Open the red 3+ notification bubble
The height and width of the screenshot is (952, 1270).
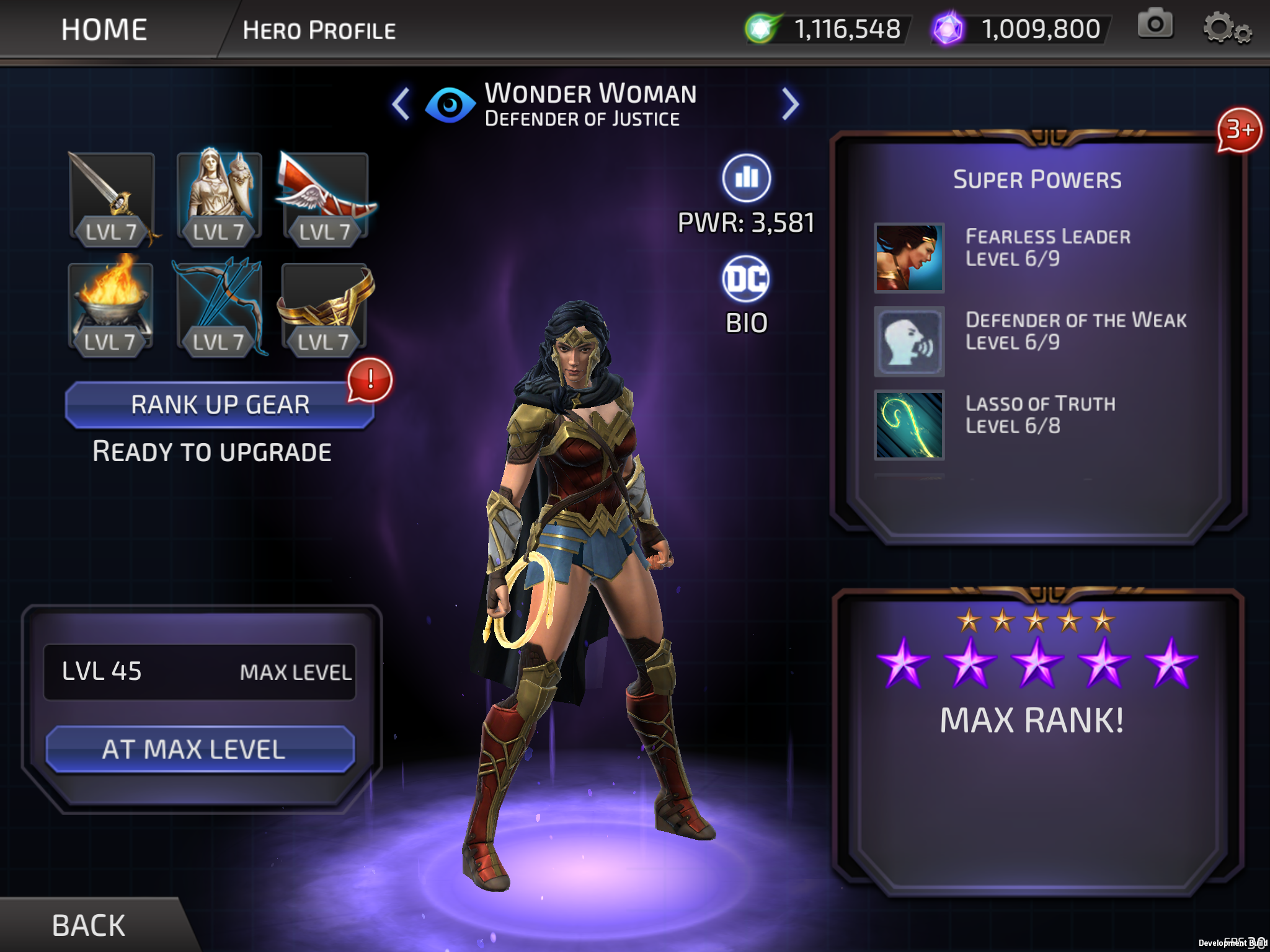point(1239,130)
